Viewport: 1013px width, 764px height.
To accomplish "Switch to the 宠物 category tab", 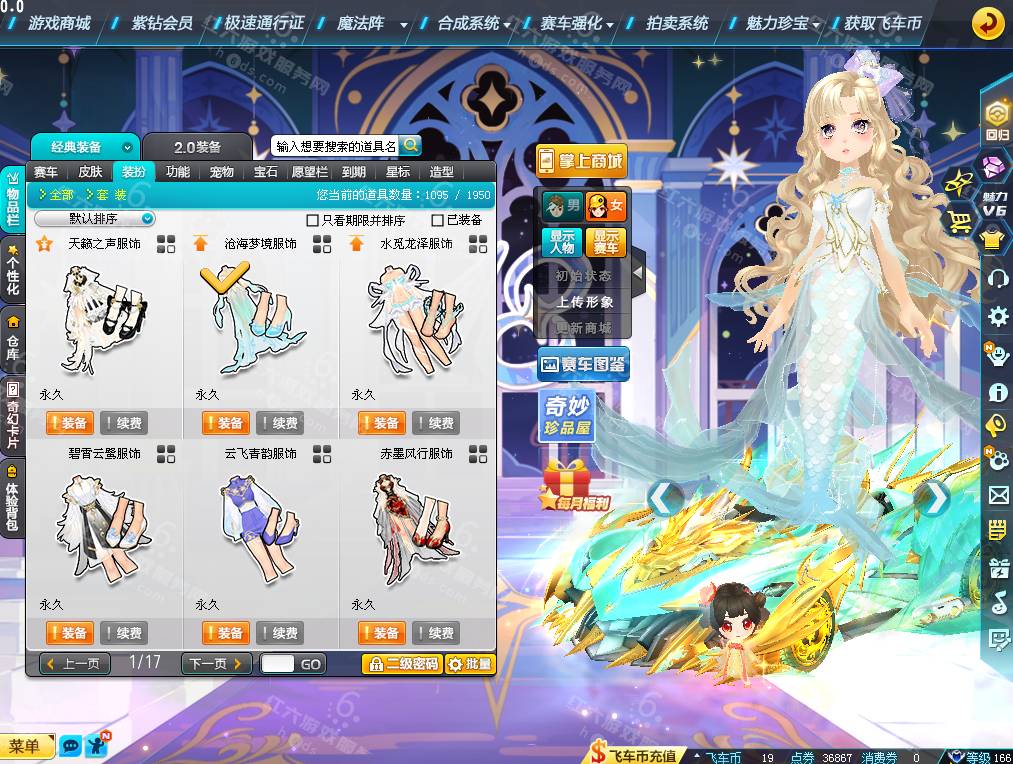I will click(222, 172).
